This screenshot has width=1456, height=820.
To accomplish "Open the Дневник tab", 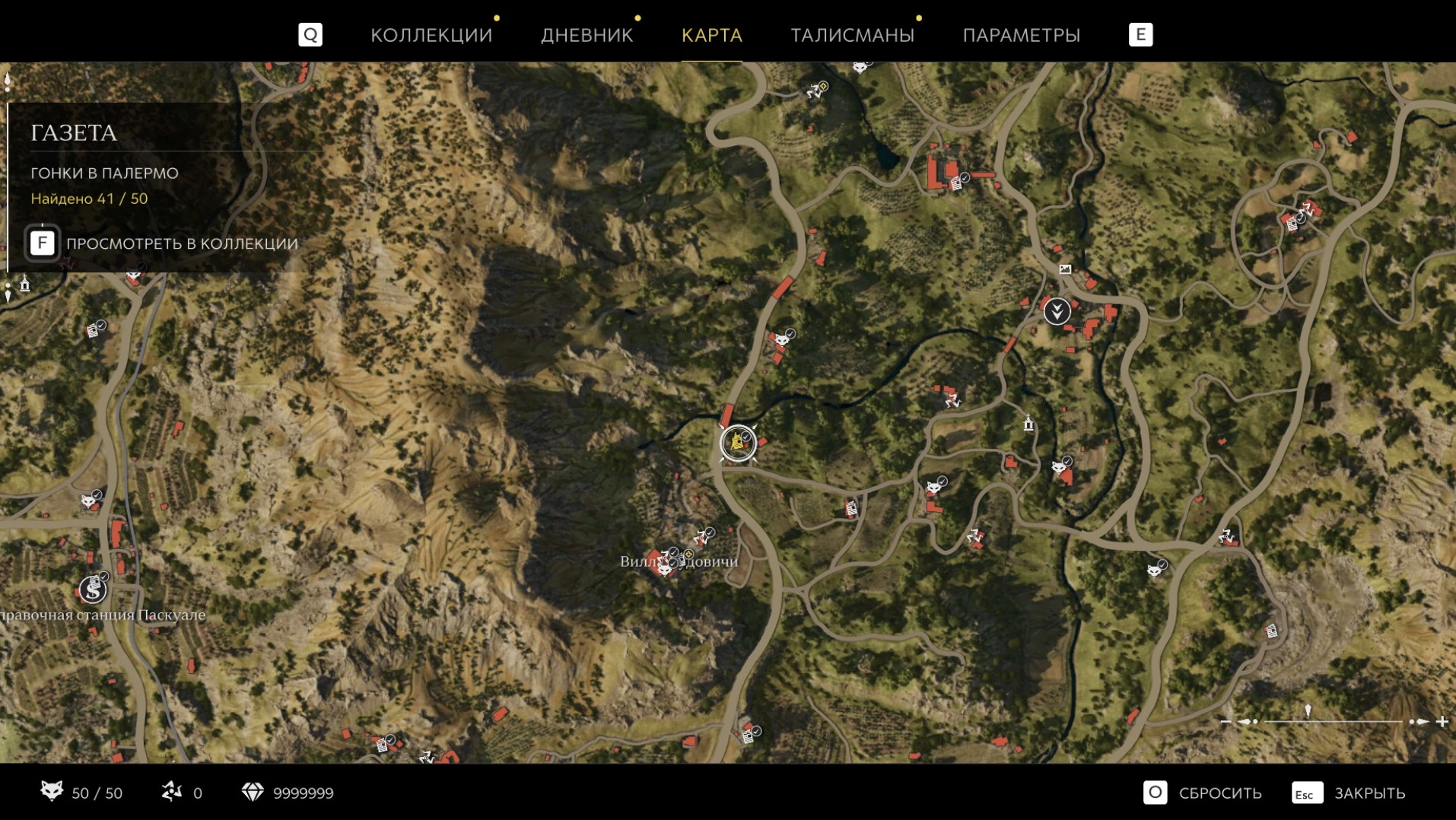I will pos(587,35).
